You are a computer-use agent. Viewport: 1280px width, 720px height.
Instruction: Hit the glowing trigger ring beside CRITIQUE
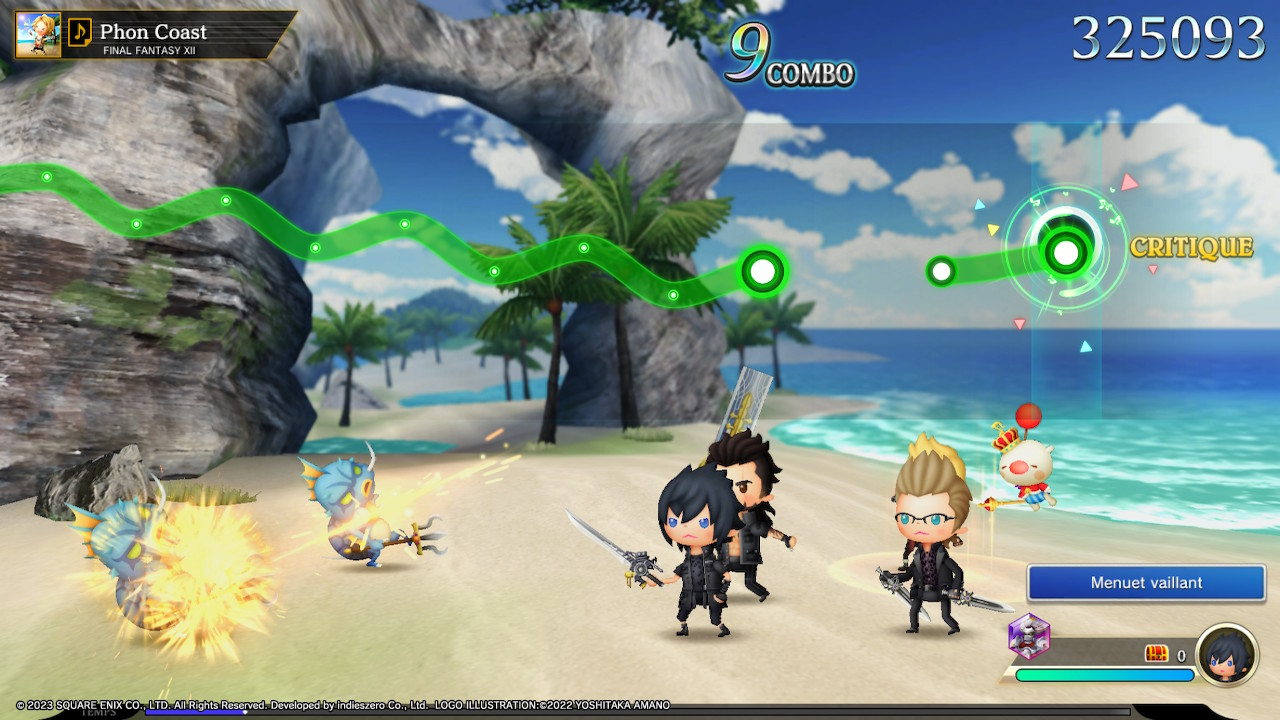1066,252
